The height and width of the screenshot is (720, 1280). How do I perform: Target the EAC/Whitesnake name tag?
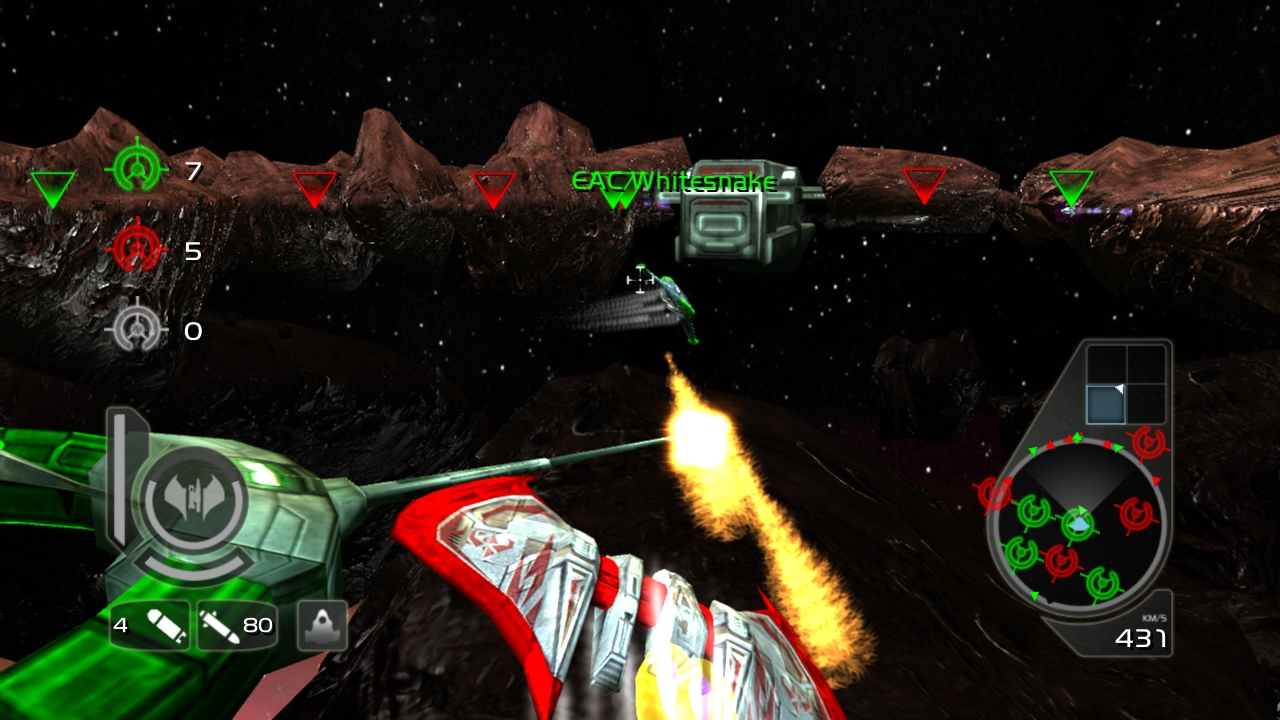673,182
